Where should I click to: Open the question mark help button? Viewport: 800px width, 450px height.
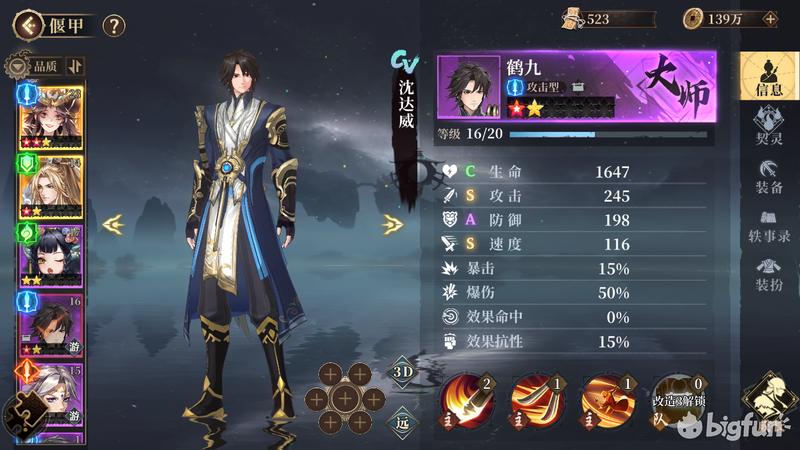114,25
